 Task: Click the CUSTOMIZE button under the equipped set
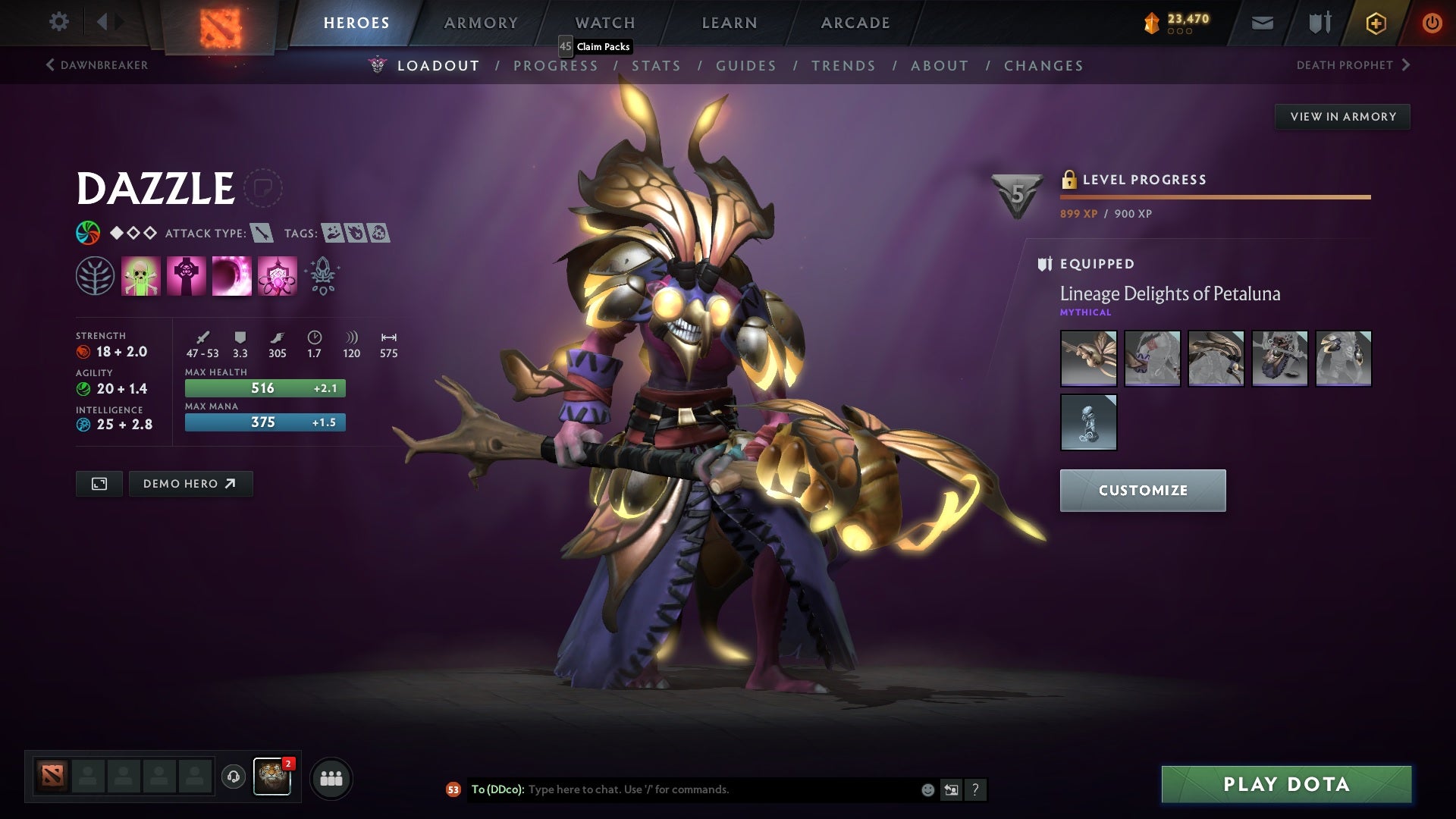(x=1142, y=490)
